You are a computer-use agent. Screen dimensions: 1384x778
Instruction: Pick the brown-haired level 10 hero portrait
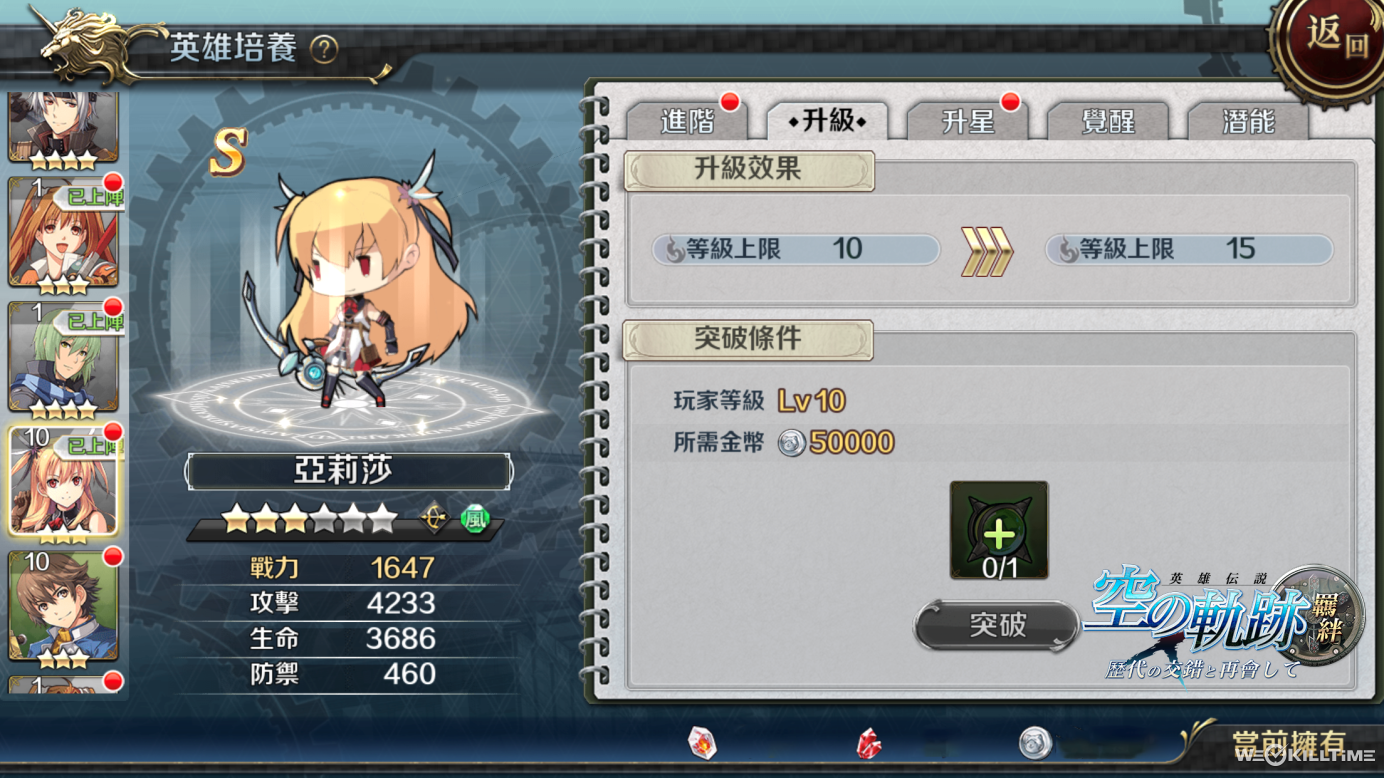[63, 604]
